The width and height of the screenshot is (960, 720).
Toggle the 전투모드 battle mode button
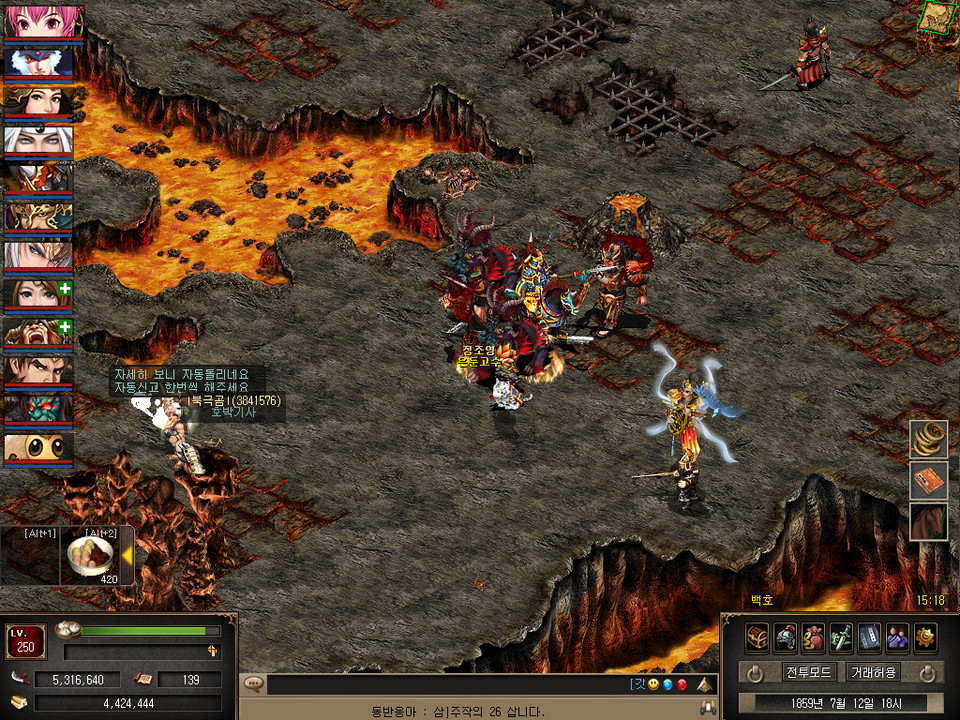coord(808,672)
